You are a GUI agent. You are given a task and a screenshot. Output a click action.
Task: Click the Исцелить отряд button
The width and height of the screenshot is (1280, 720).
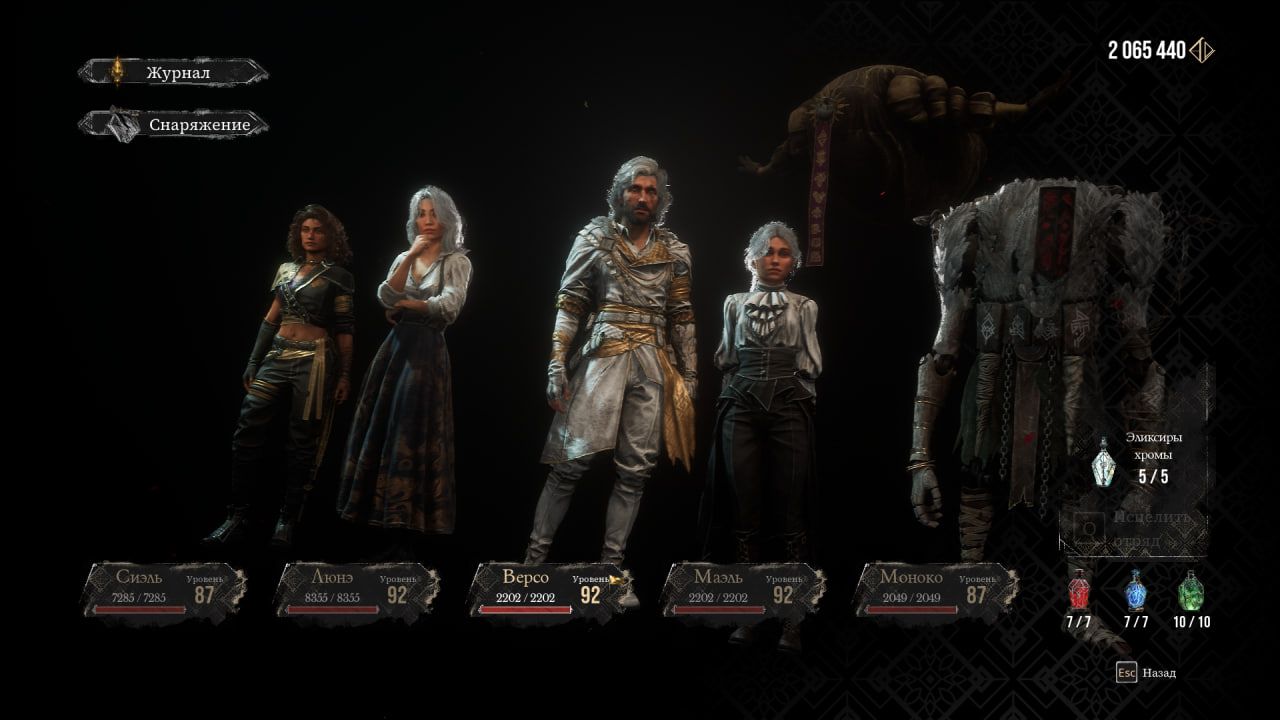(1134, 530)
